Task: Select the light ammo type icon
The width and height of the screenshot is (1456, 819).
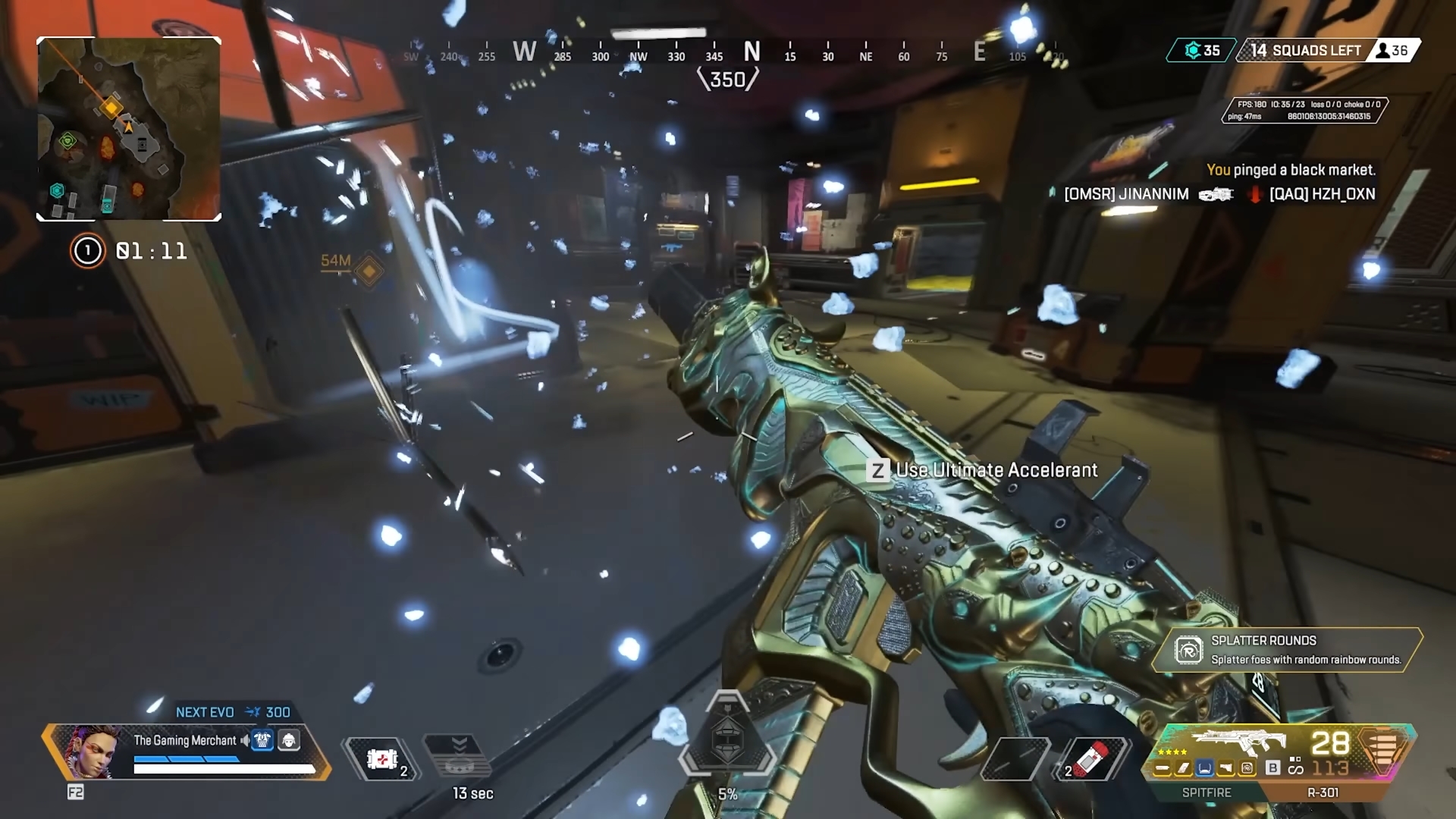Action: (x=1383, y=747)
